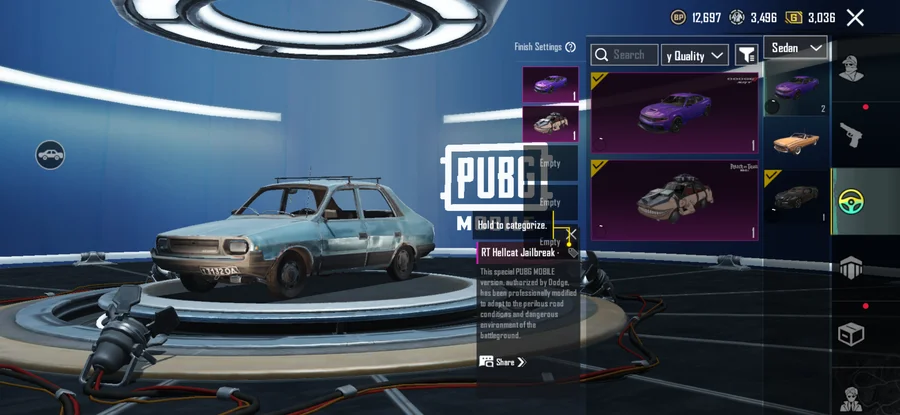Open the filter funnel button
900x415 pixels.
pos(746,55)
